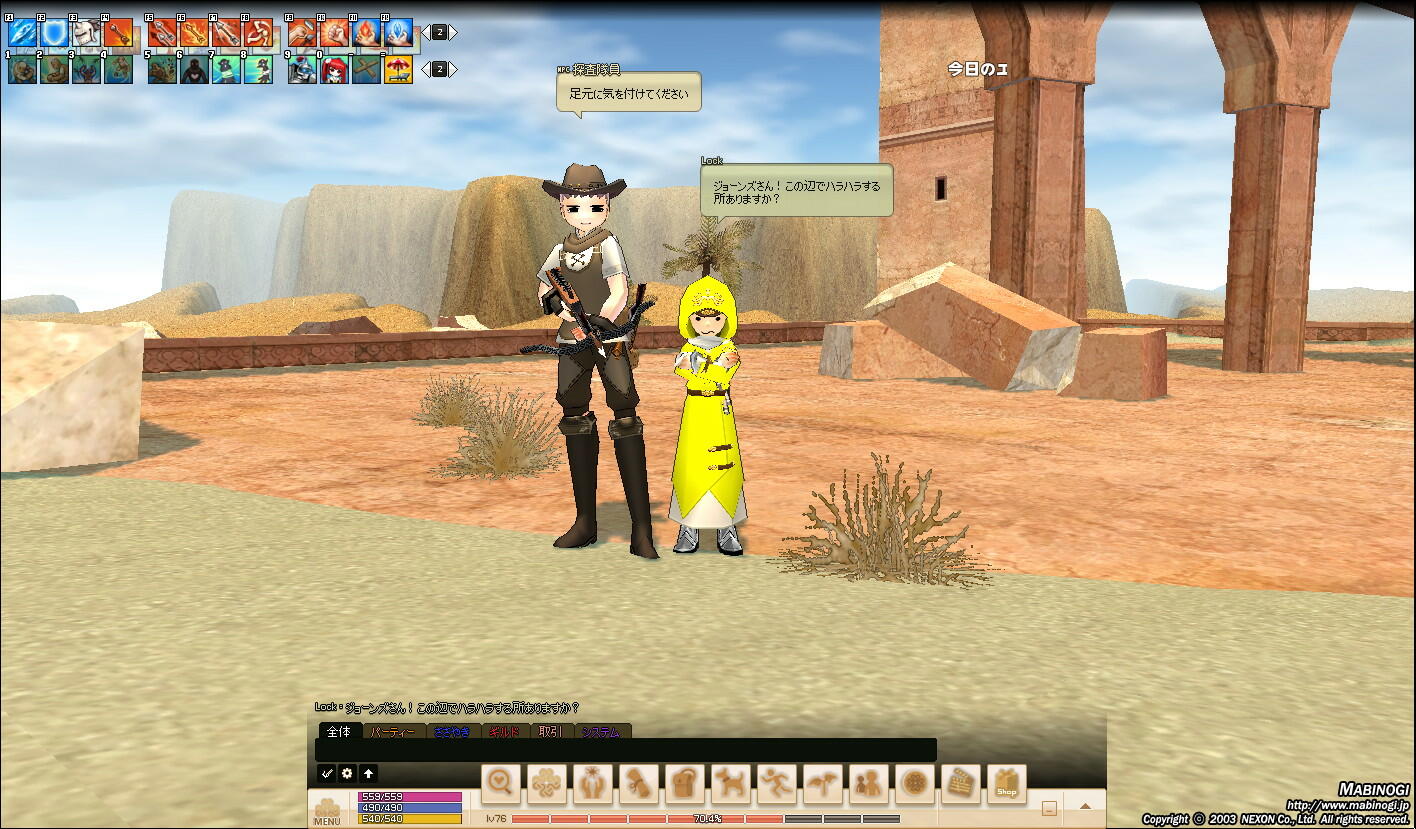Switch to the 全体 chat tab
Image resolution: width=1416 pixels, height=829 pixels.
click(339, 732)
